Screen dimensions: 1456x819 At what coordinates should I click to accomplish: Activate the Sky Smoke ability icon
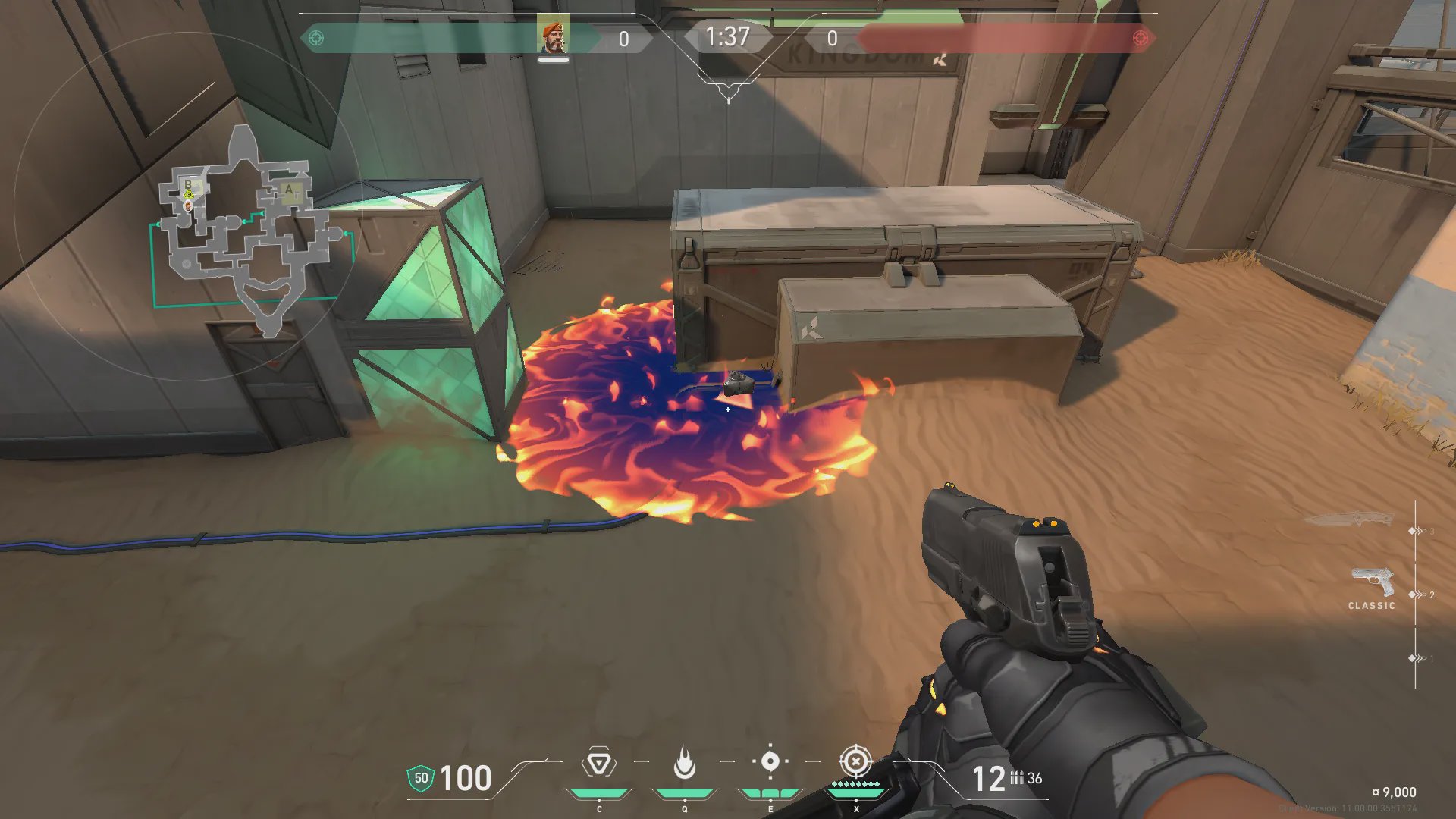(770, 761)
